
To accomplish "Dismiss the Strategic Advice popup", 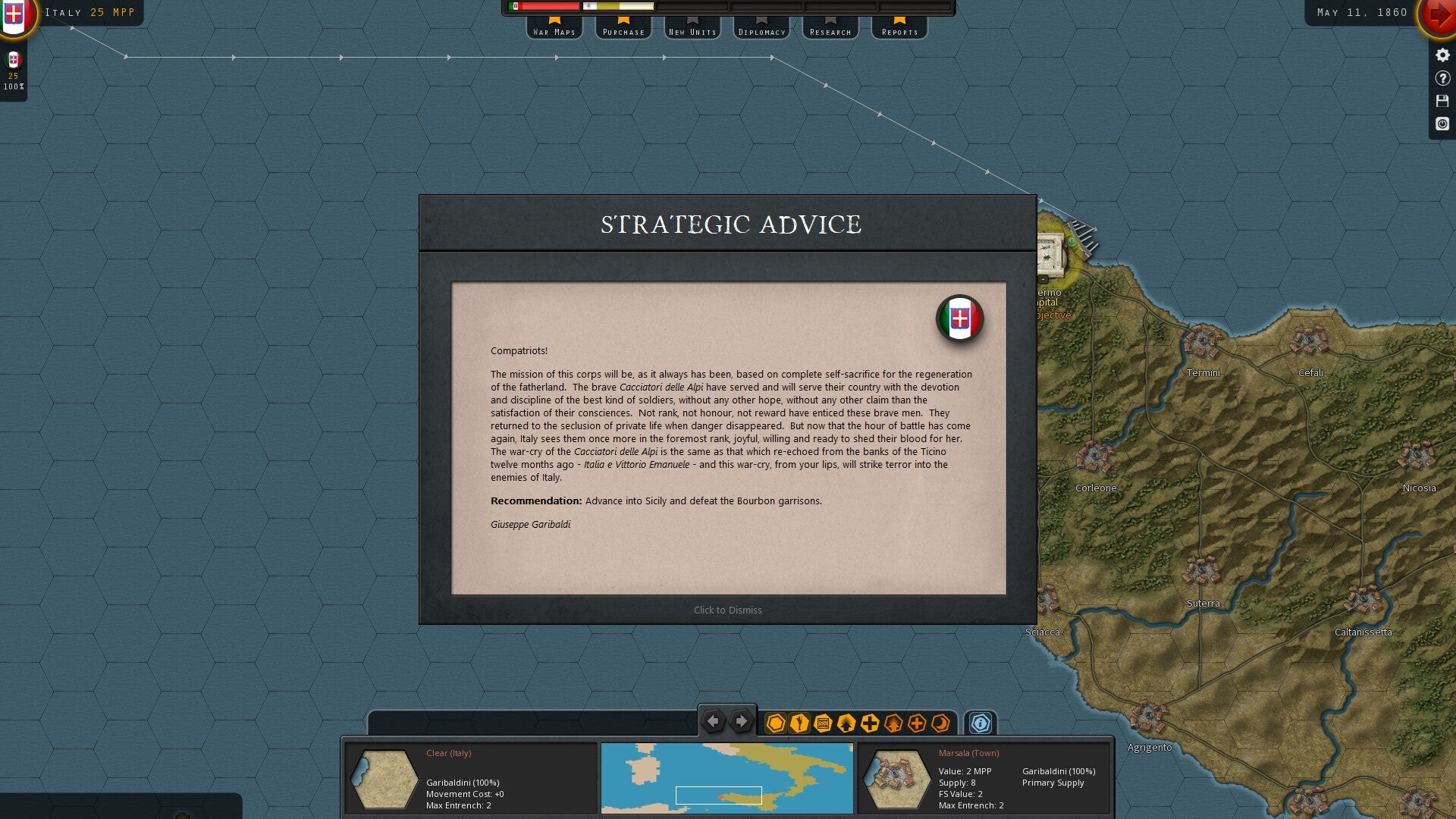I will (726, 609).
